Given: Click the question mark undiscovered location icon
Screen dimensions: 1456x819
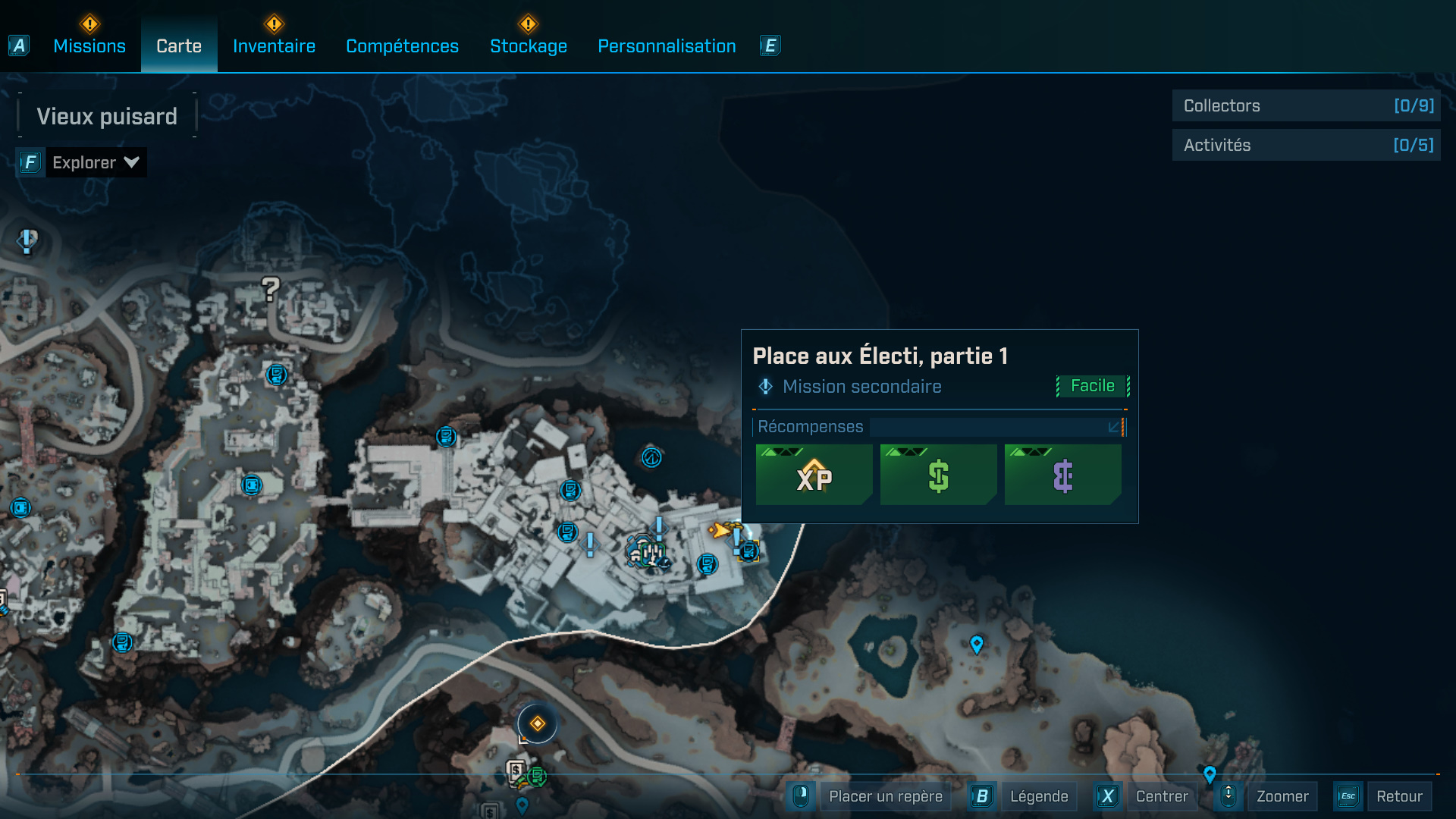Looking at the screenshot, I should (x=269, y=290).
